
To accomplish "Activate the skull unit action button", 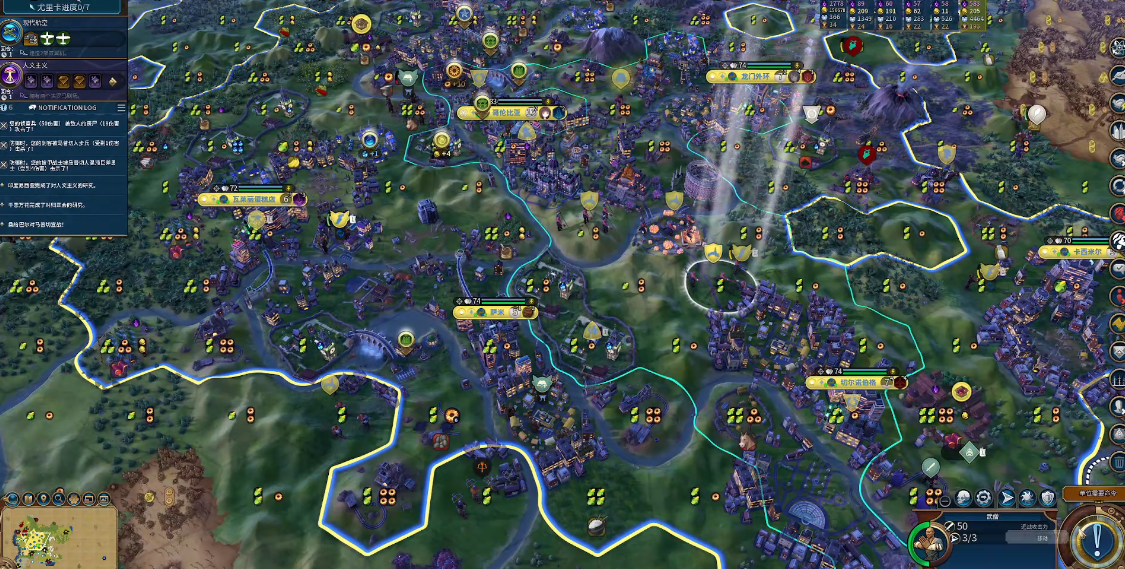I will point(963,498).
